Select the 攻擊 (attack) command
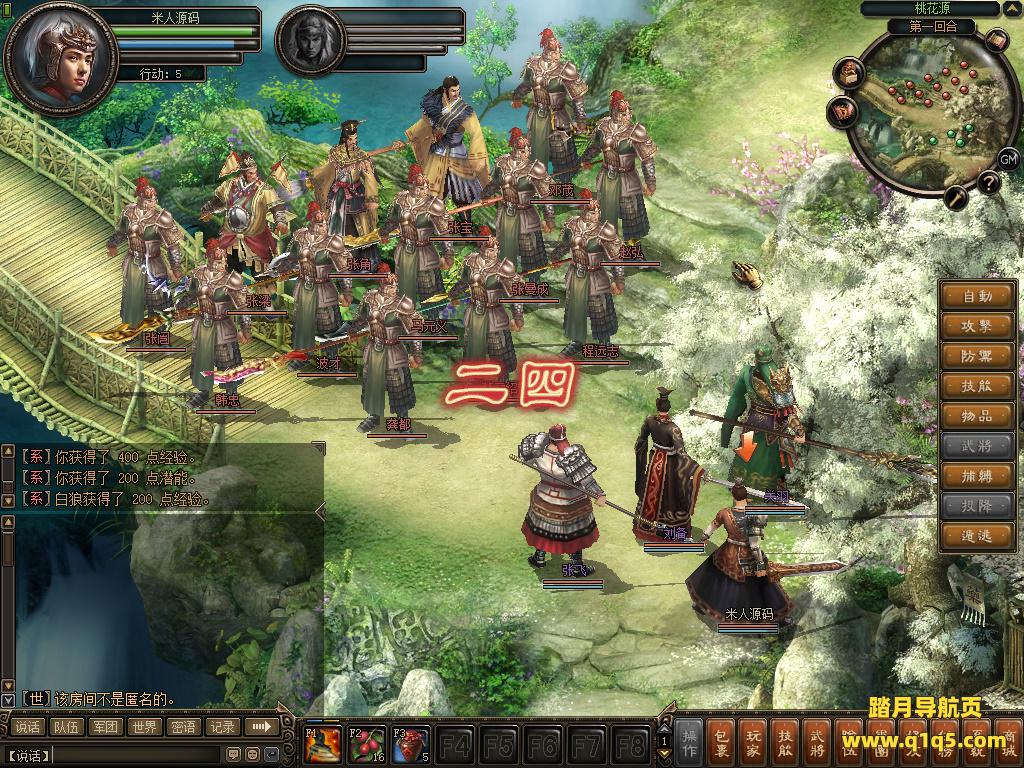Image resolution: width=1024 pixels, height=768 pixels. (978, 326)
